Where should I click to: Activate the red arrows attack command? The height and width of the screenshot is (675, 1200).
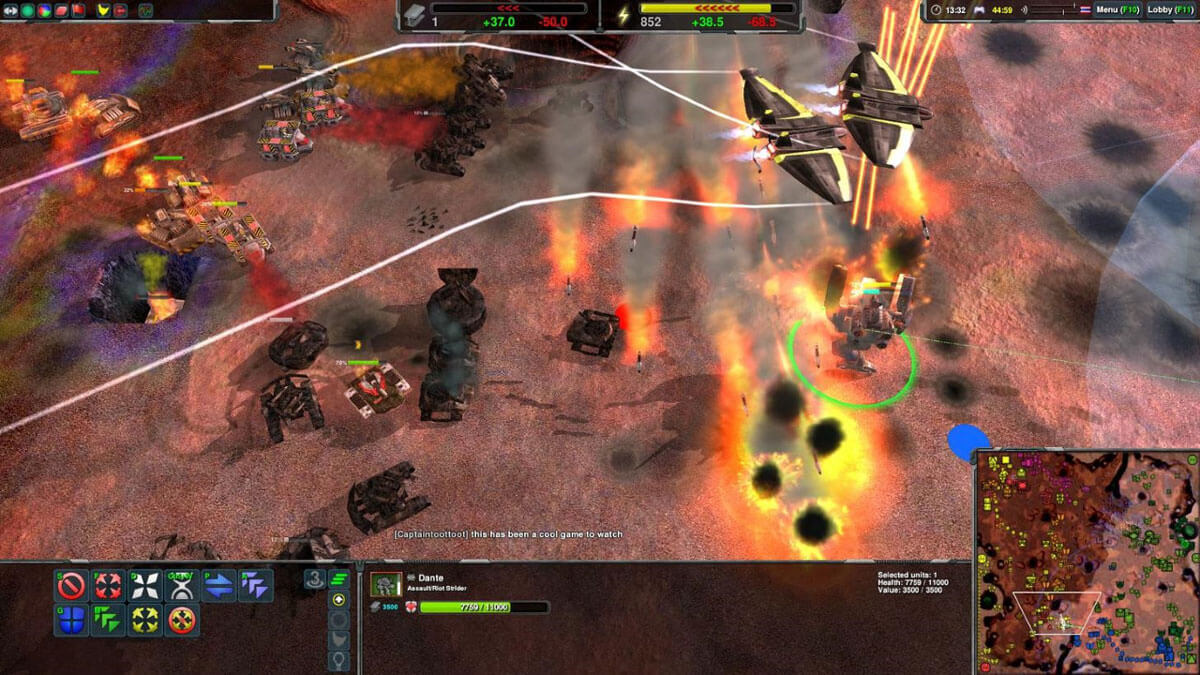point(107,585)
